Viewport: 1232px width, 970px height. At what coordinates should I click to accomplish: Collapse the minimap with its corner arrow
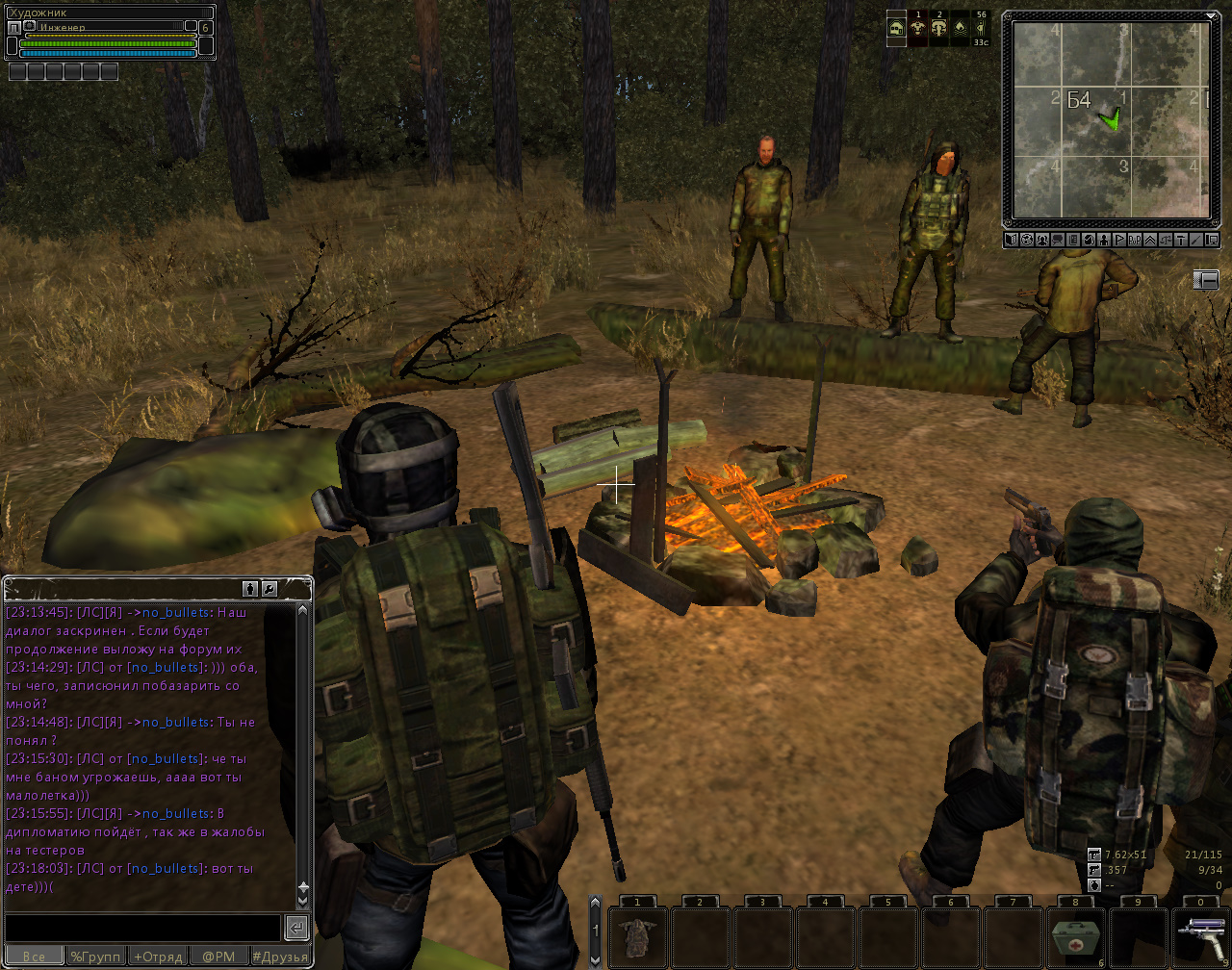(x=1210, y=17)
